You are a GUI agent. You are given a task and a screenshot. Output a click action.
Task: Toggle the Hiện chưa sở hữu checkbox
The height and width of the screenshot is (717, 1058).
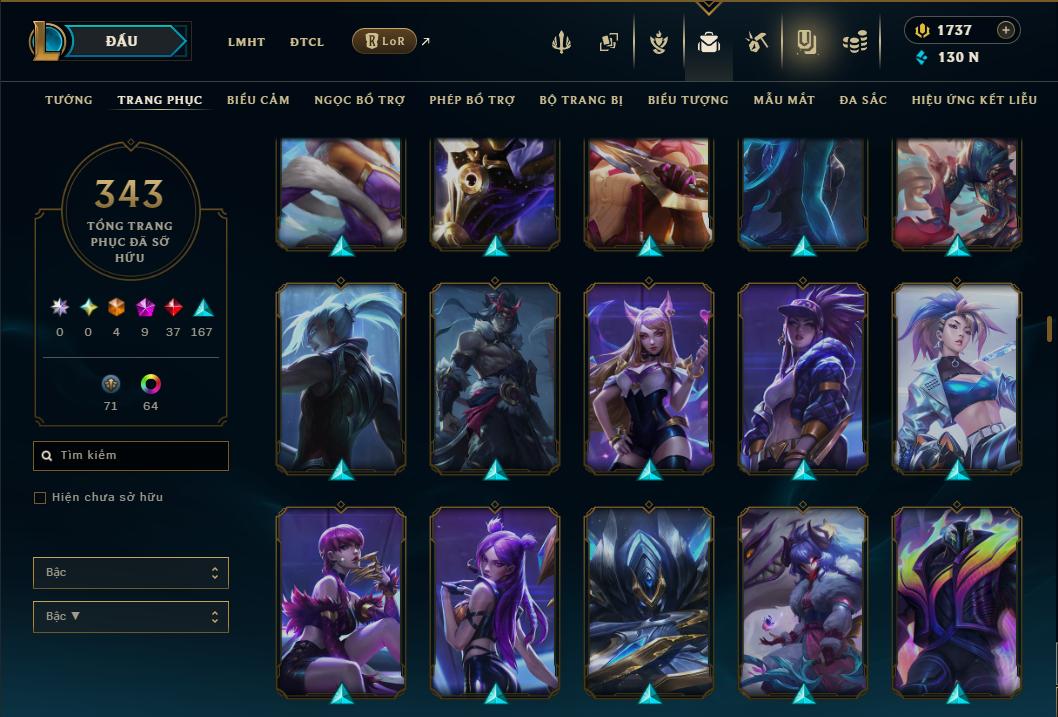(40, 498)
